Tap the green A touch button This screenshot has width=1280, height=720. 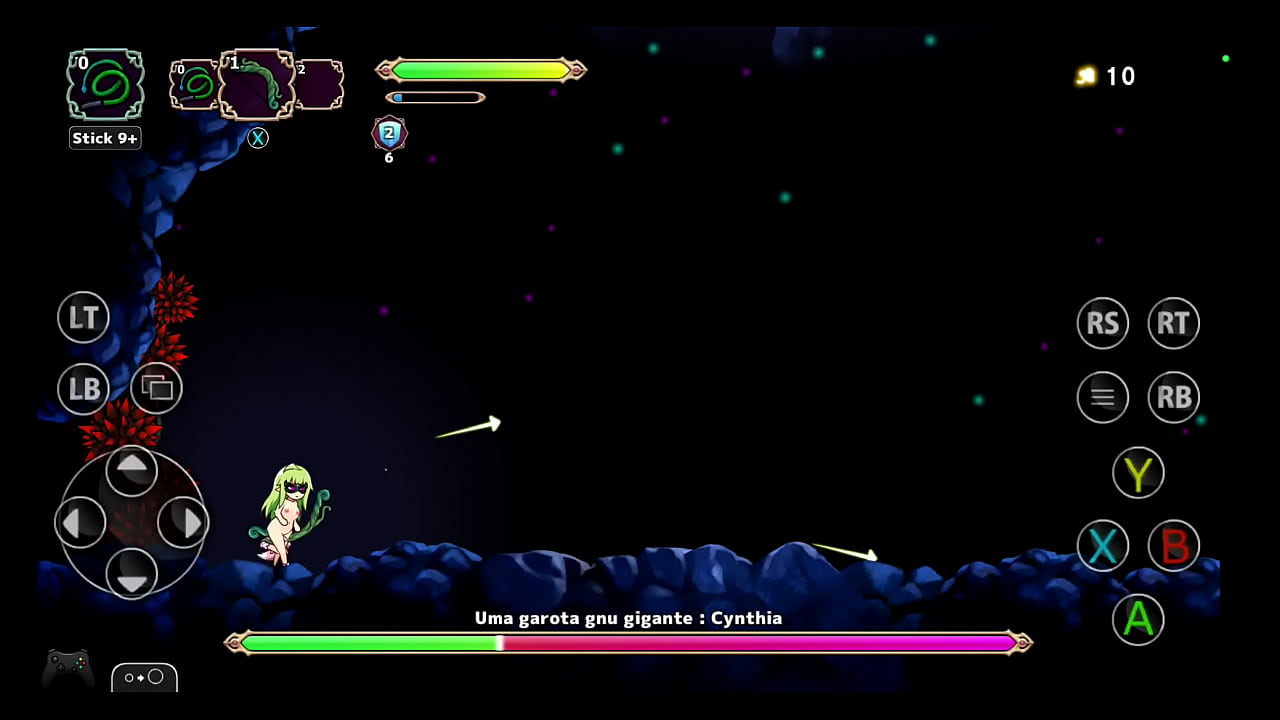click(x=1138, y=620)
